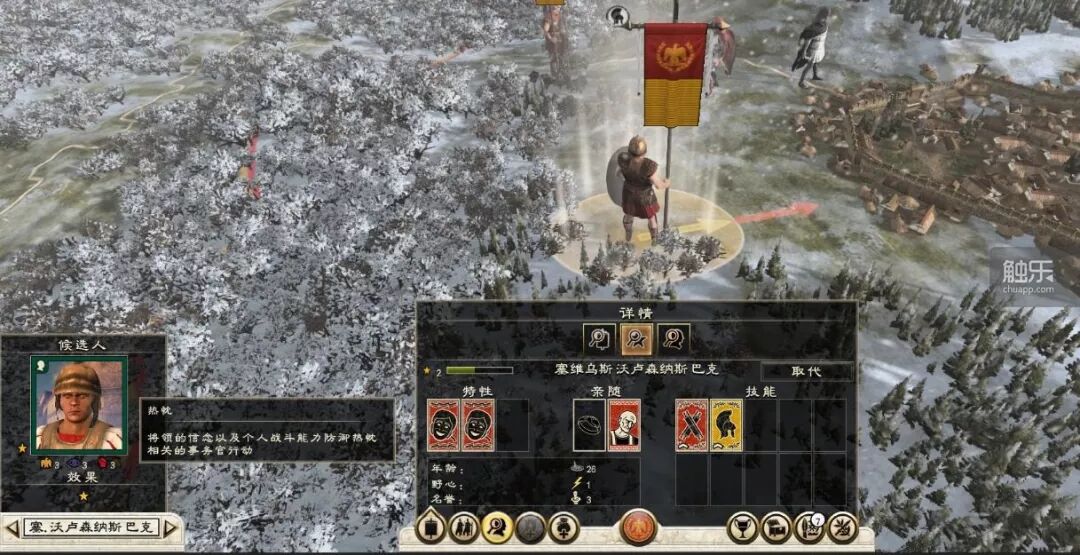Go to the previous general with left arrow

point(12,527)
